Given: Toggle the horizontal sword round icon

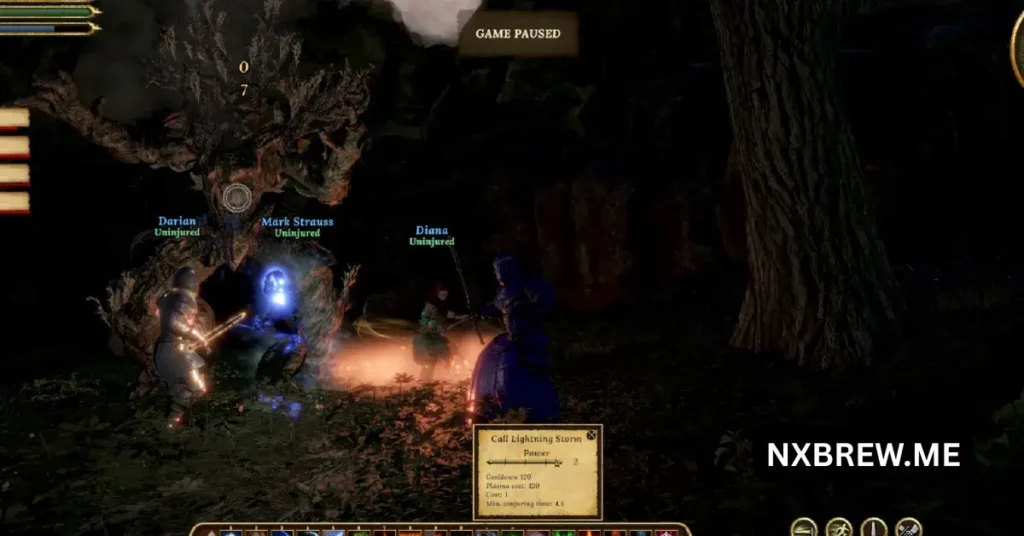Looking at the screenshot, I should pos(804,527).
